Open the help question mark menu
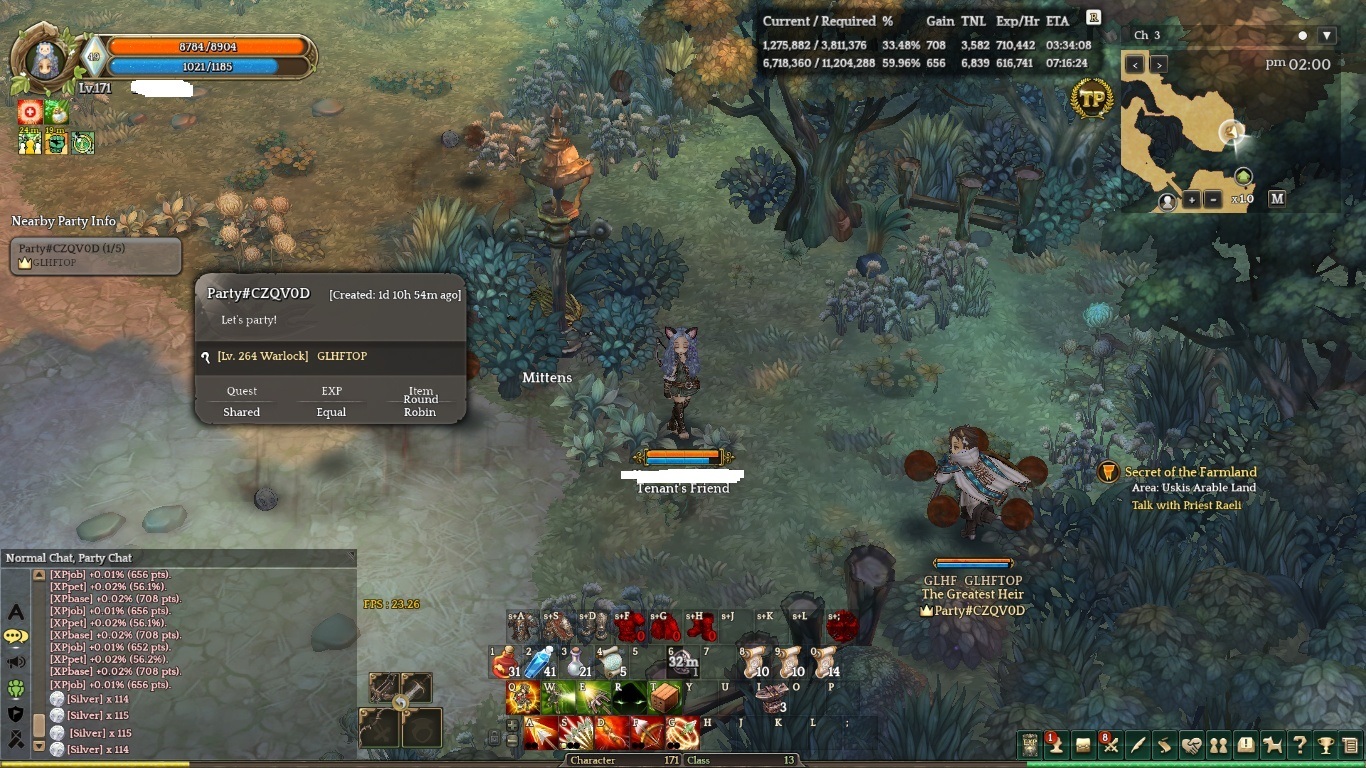The height and width of the screenshot is (768, 1366). [x=1299, y=745]
